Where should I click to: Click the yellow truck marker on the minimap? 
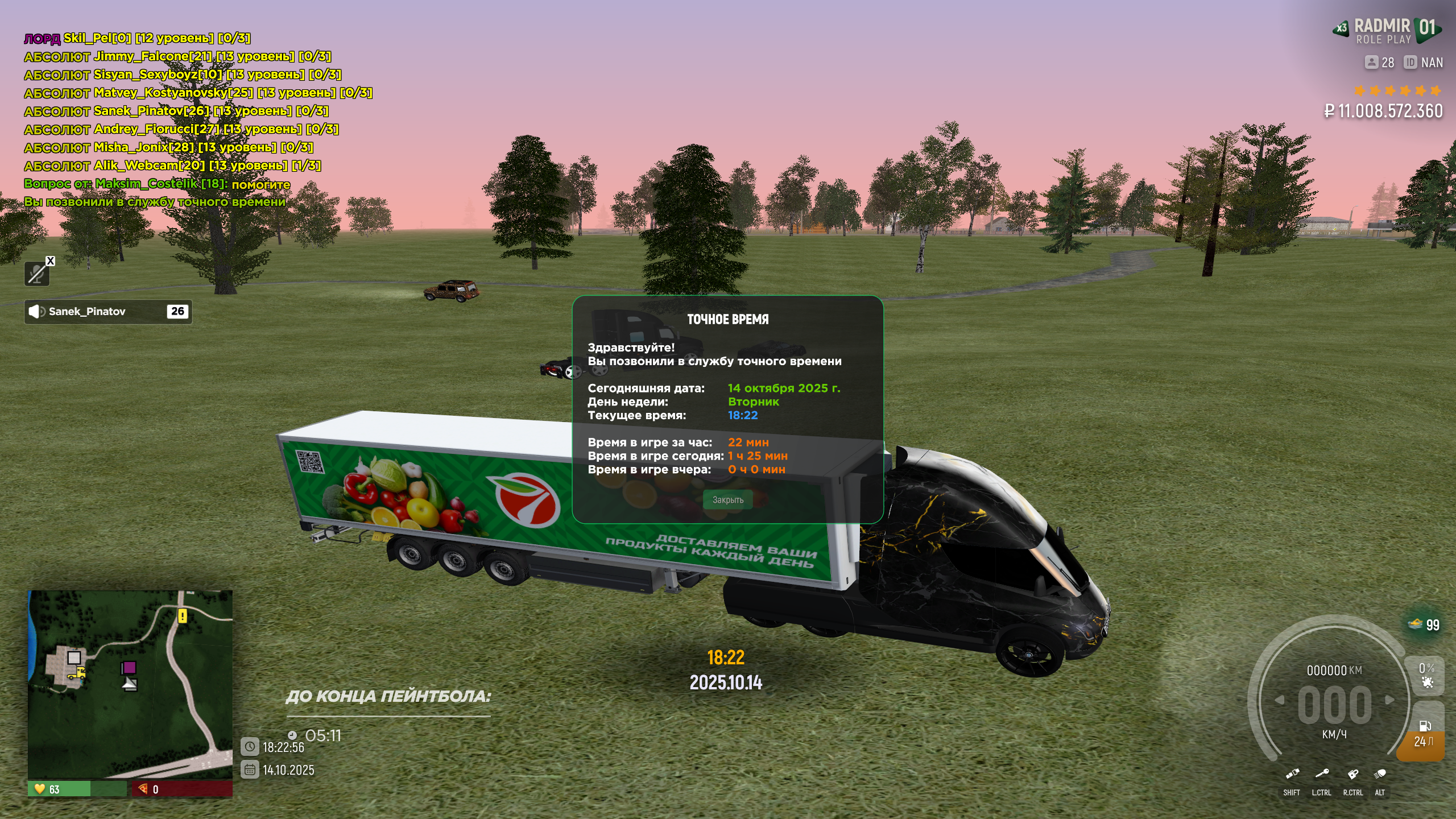coord(77,673)
